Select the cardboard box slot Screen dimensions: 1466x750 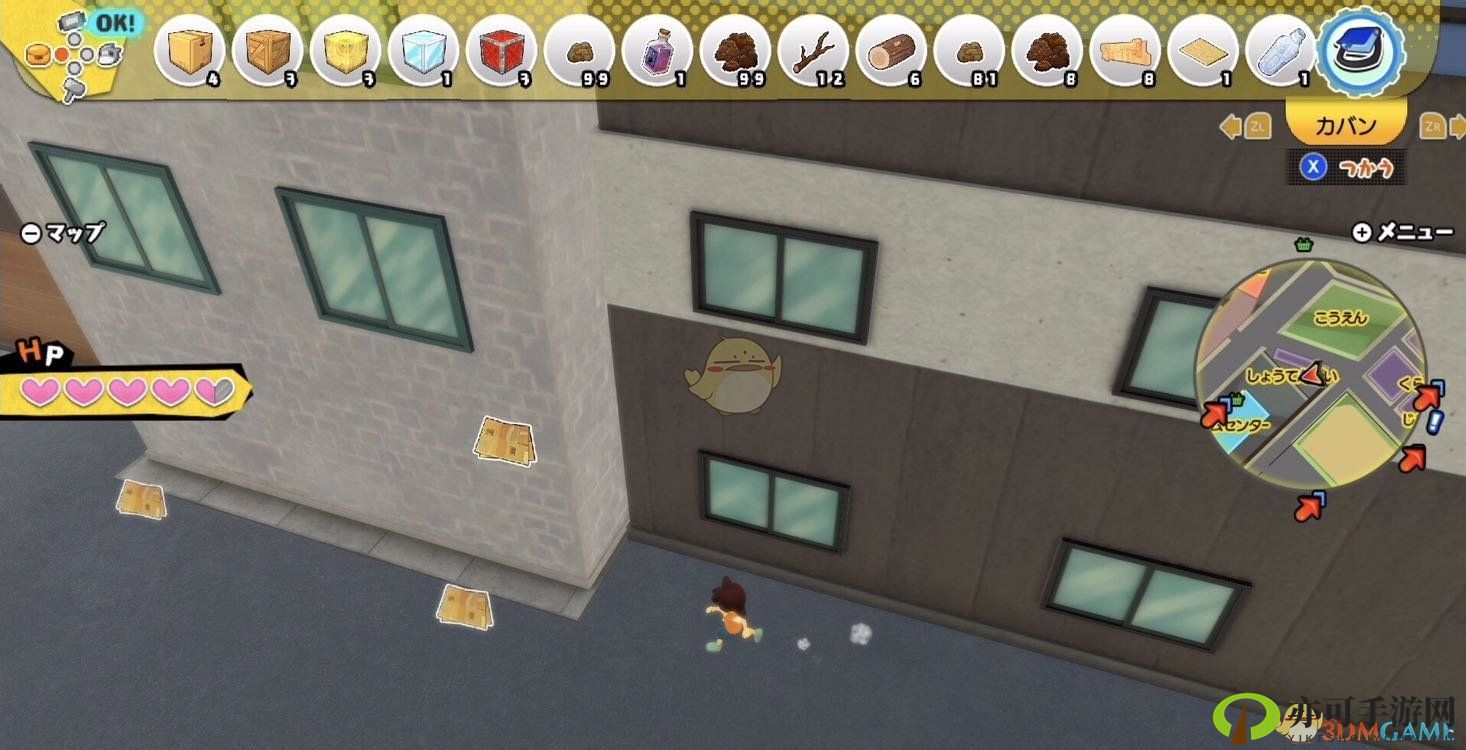[189, 50]
